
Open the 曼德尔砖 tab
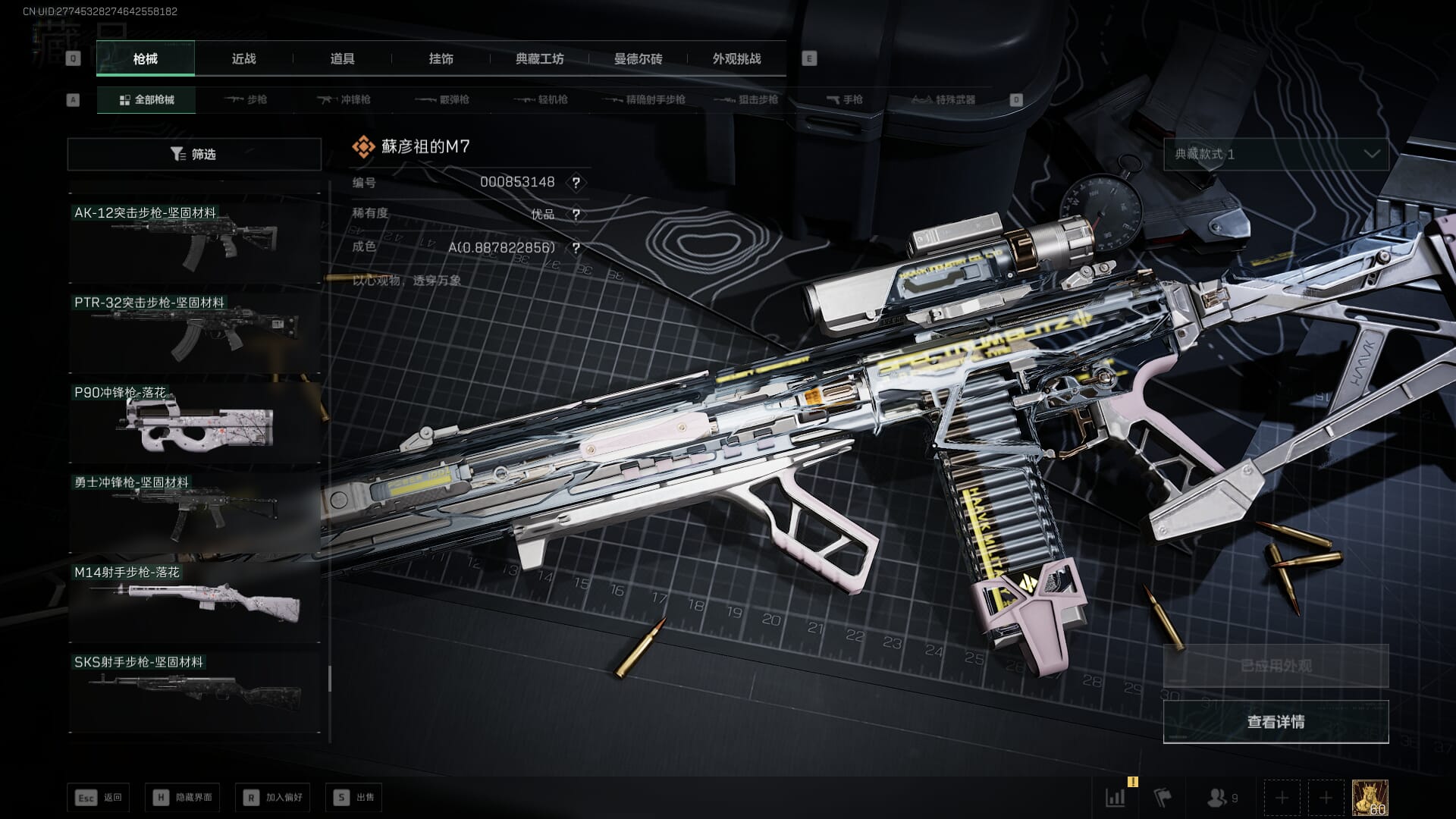tap(638, 59)
